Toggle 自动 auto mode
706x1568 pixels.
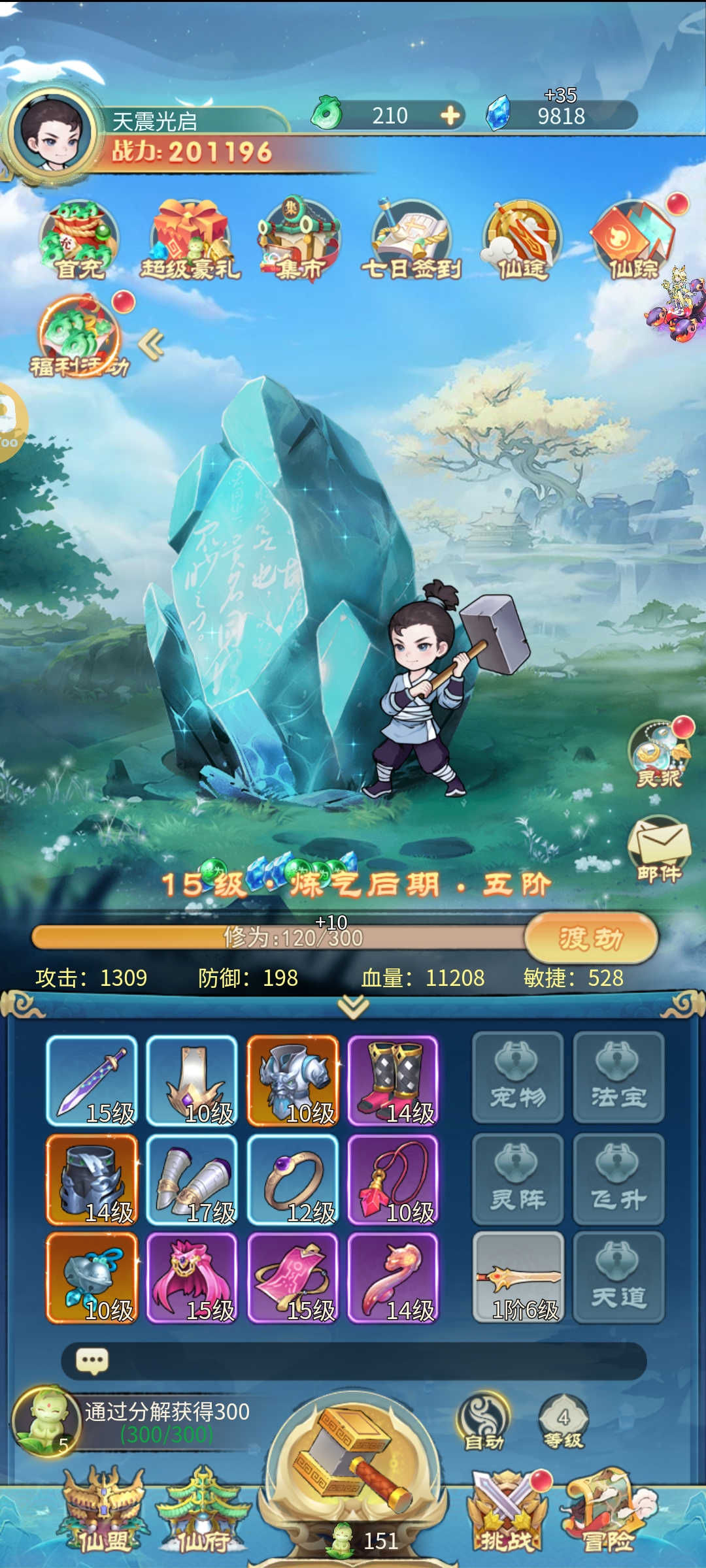[484, 1423]
